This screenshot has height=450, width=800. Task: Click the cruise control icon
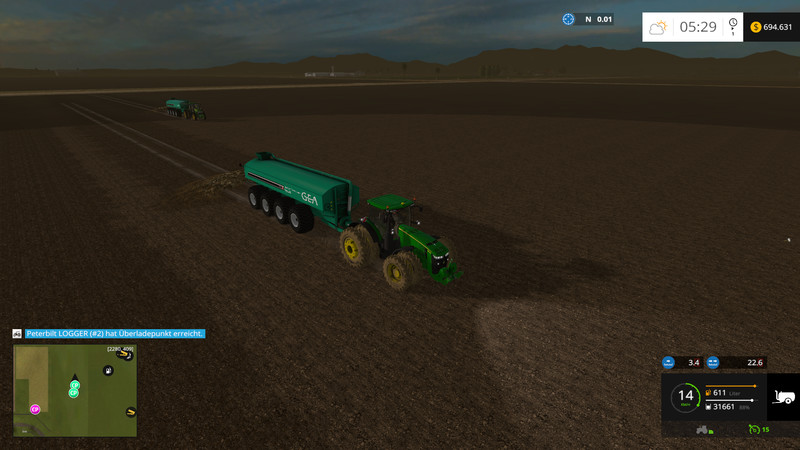[x=754, y=429]
